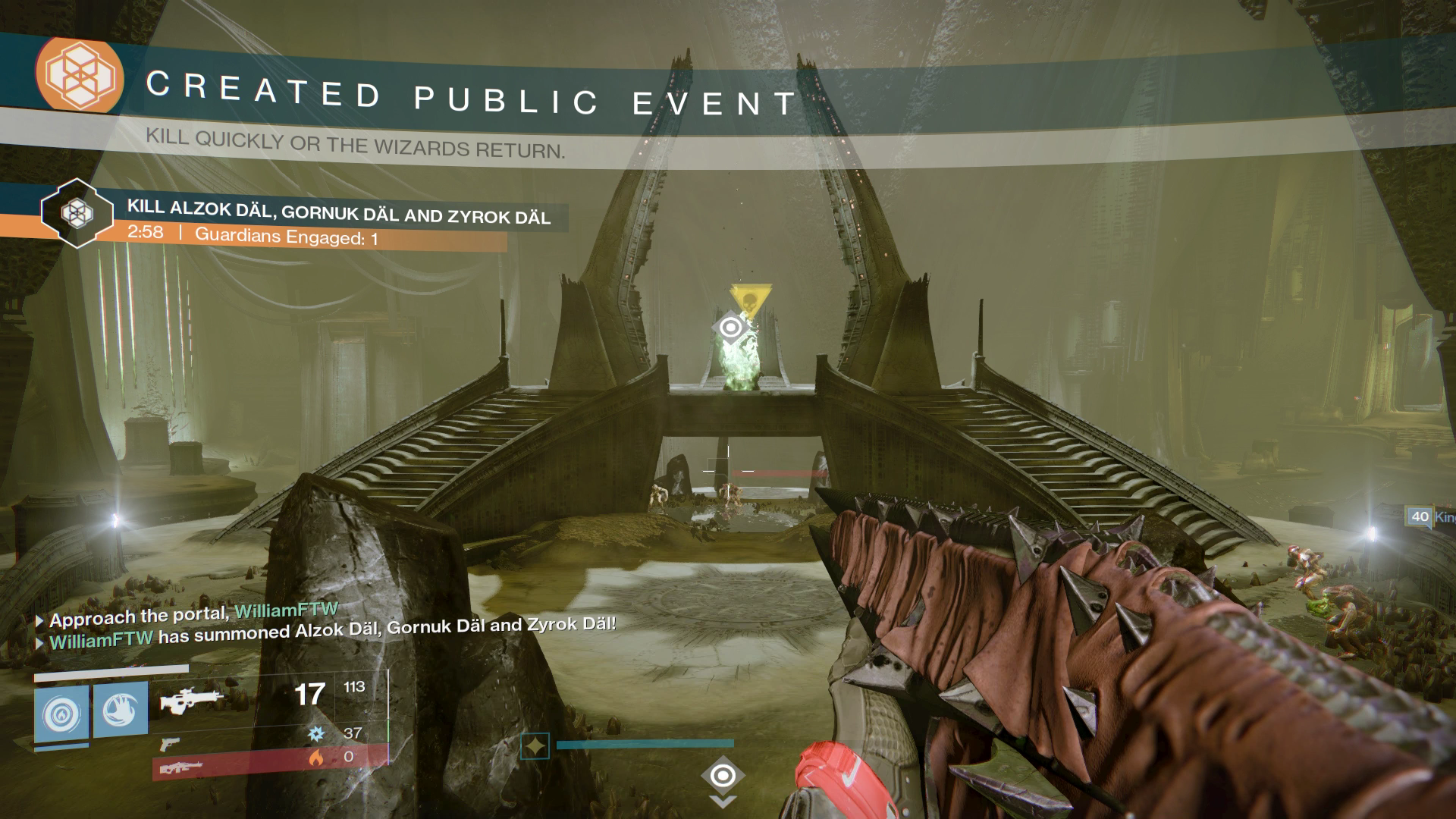Click the 'has summoned Alzok Däl' feed line

331,631
